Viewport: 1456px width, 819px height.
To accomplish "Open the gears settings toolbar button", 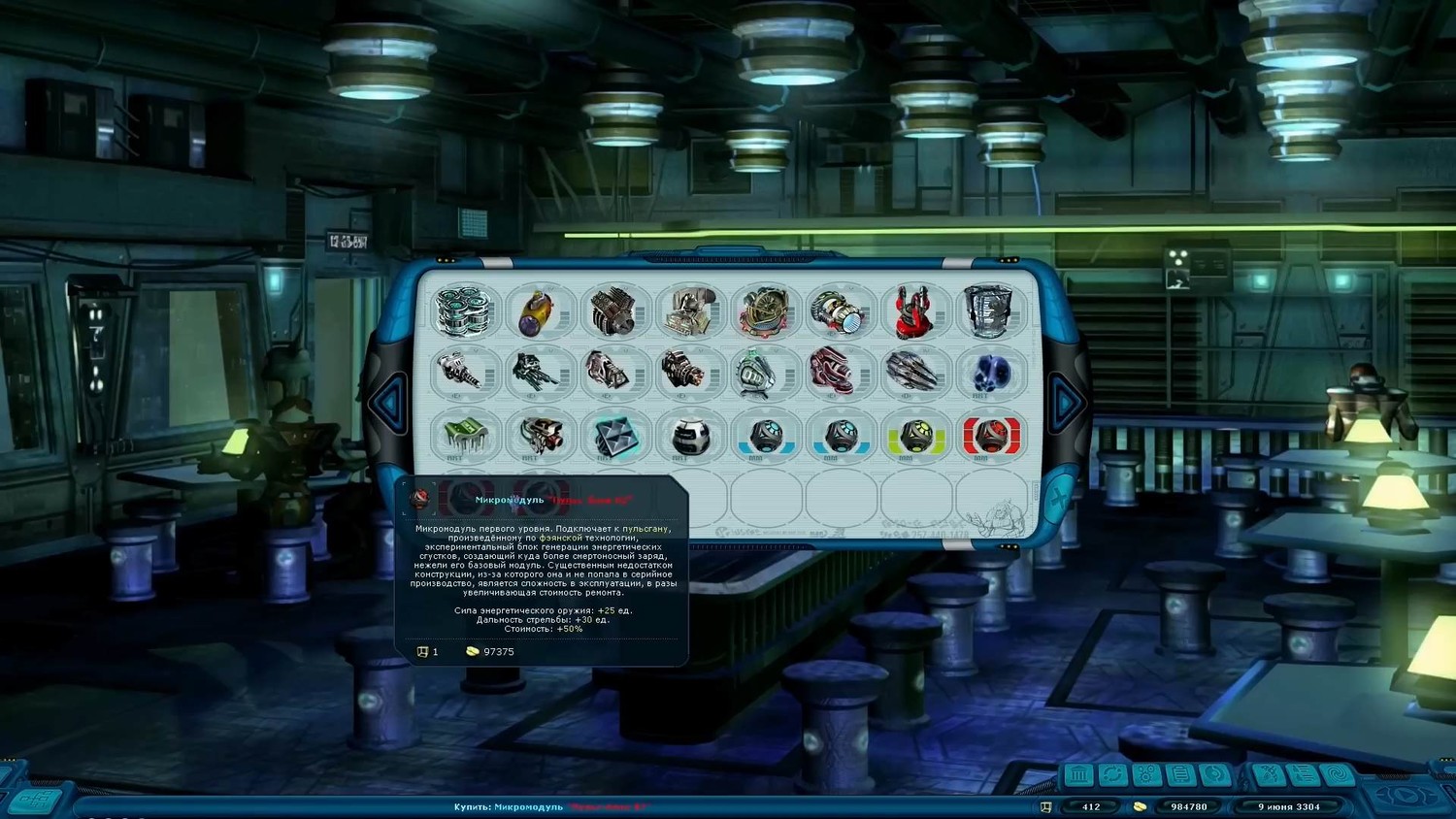I will pos(1146,774).
